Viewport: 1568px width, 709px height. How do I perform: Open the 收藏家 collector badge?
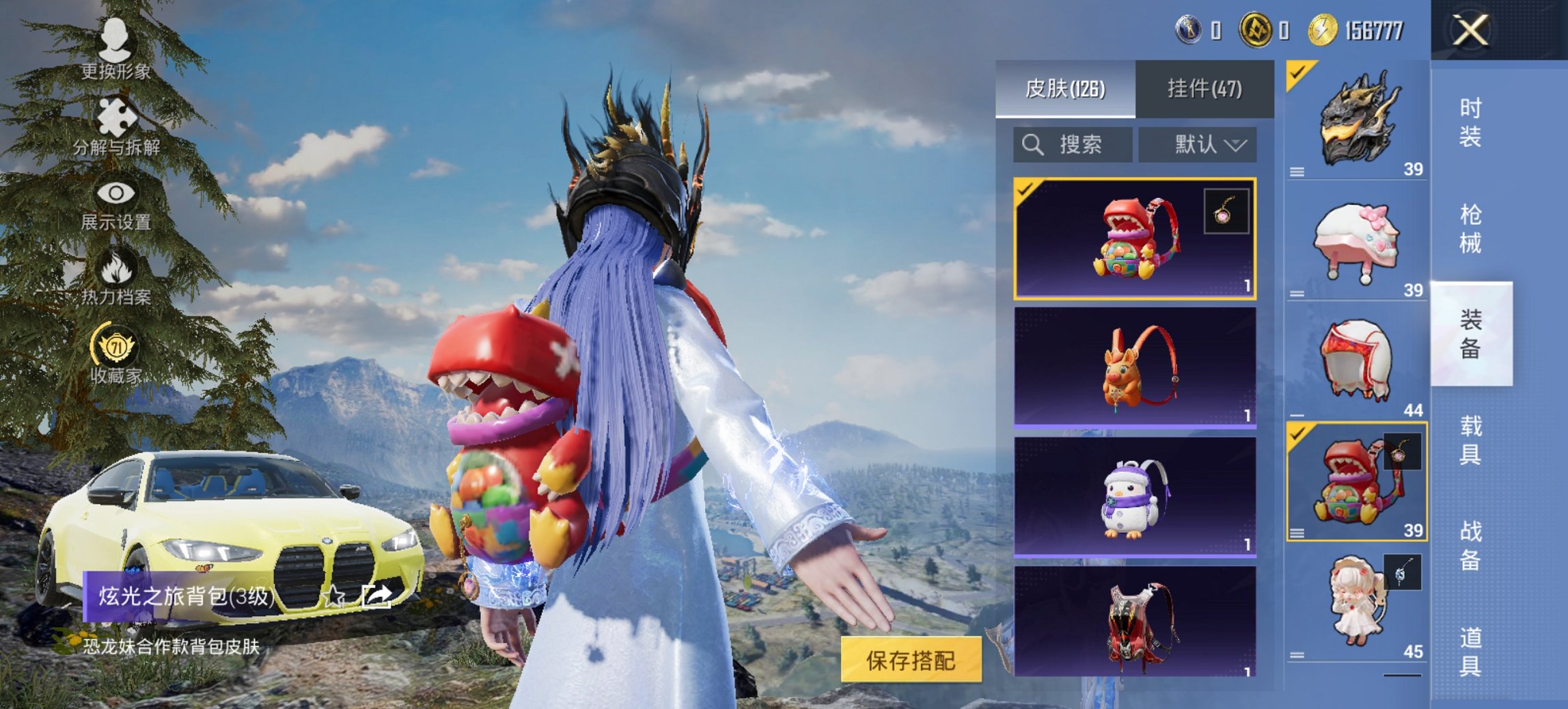pyautogui.click(x=116, y=350)
